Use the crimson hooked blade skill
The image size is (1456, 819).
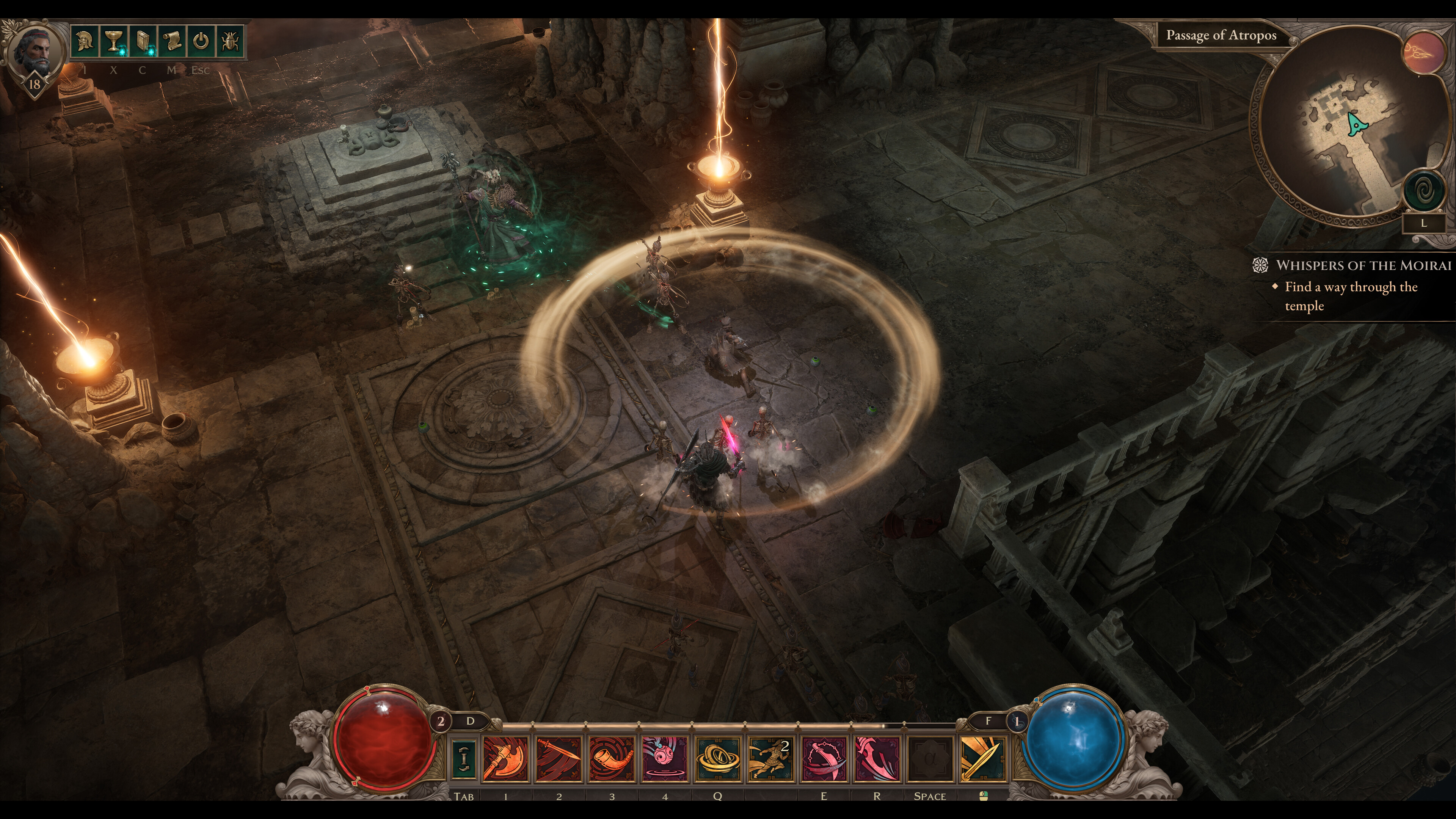[877, 758]
